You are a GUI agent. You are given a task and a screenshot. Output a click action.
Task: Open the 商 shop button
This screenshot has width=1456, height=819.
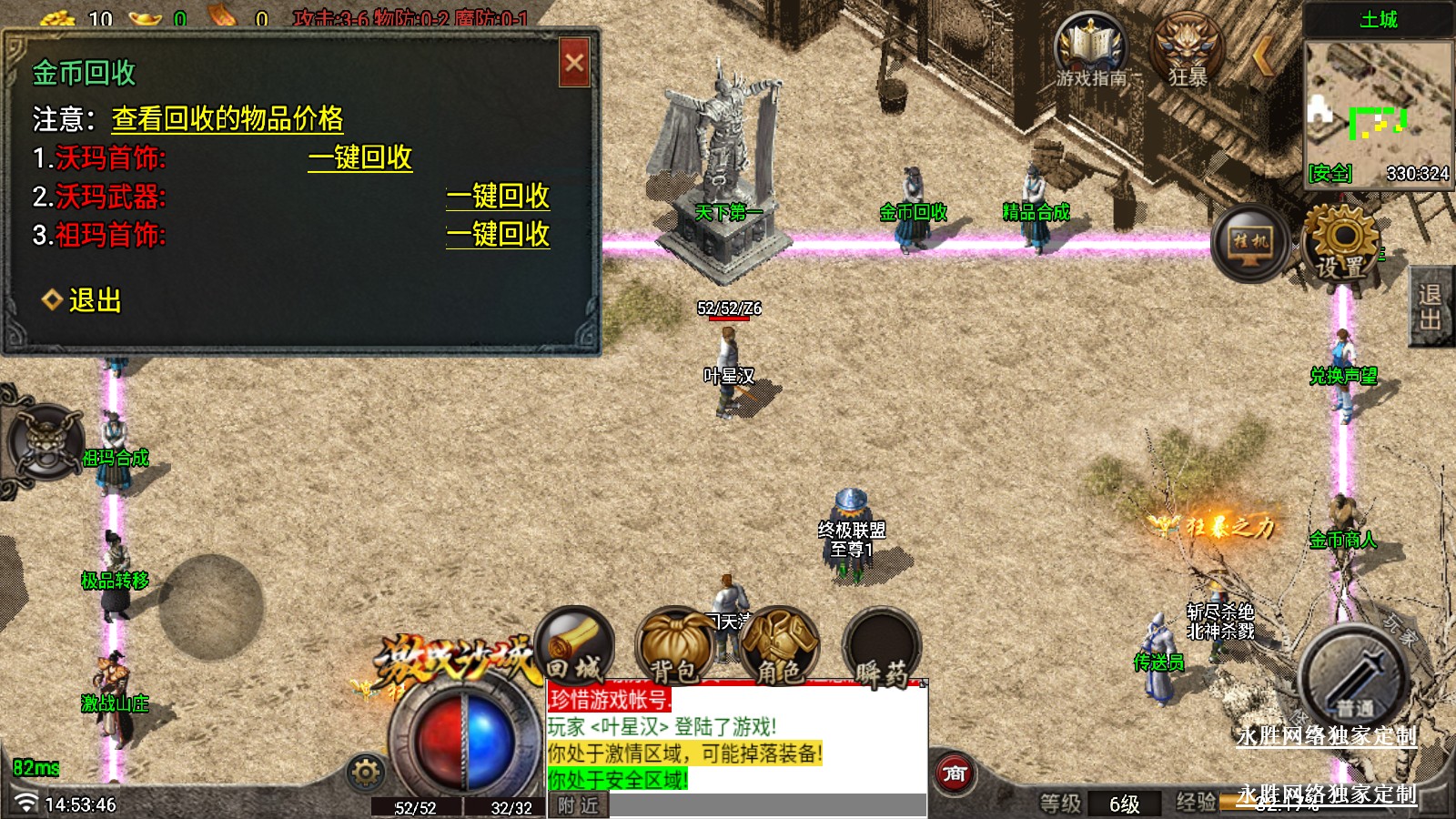(x=954, y=774)
